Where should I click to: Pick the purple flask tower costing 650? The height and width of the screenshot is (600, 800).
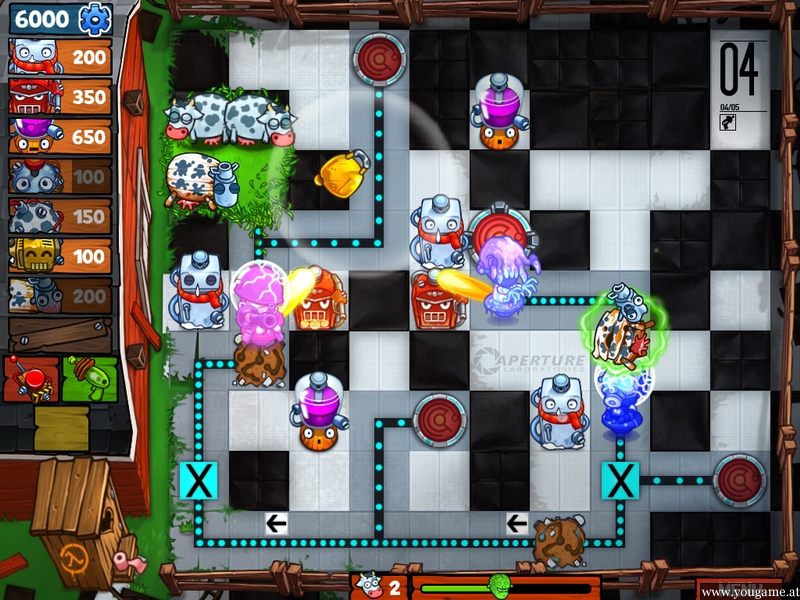(x=59, y=137)
